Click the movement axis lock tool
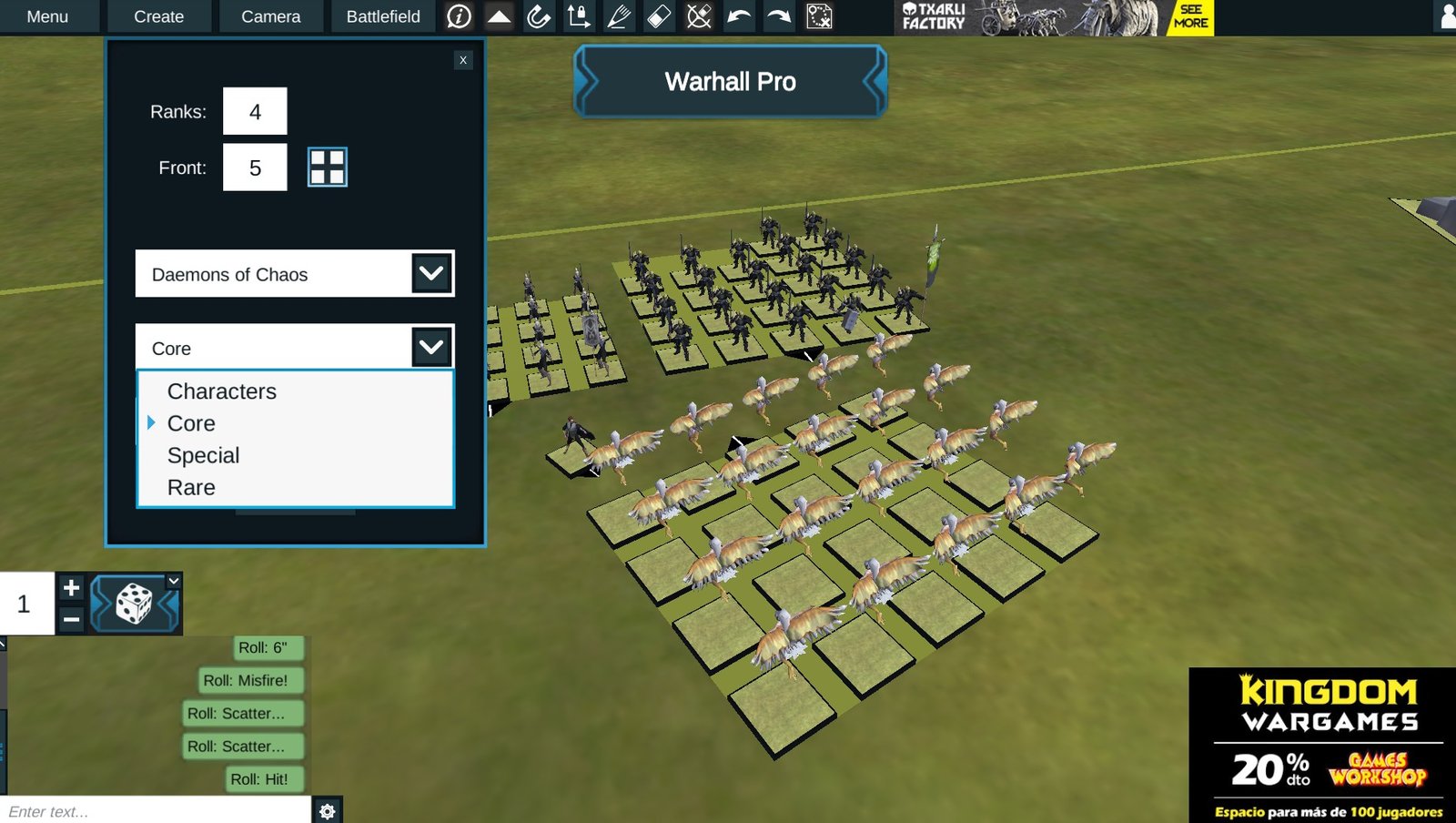The image size is (1456, 823). pos(577,16)
